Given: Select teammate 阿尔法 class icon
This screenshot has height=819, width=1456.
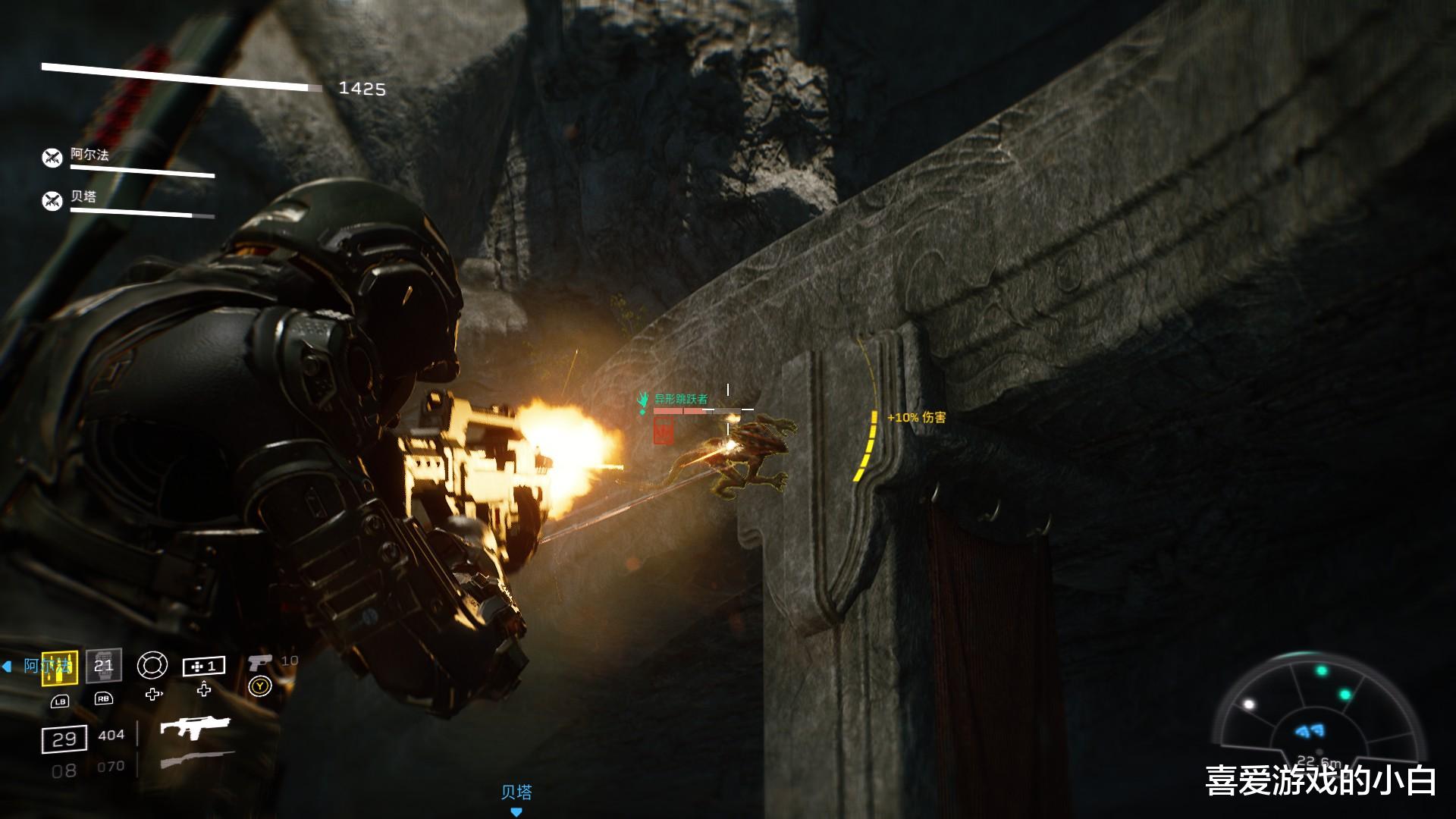Looking at the screenshot, I should coord(52,158).
